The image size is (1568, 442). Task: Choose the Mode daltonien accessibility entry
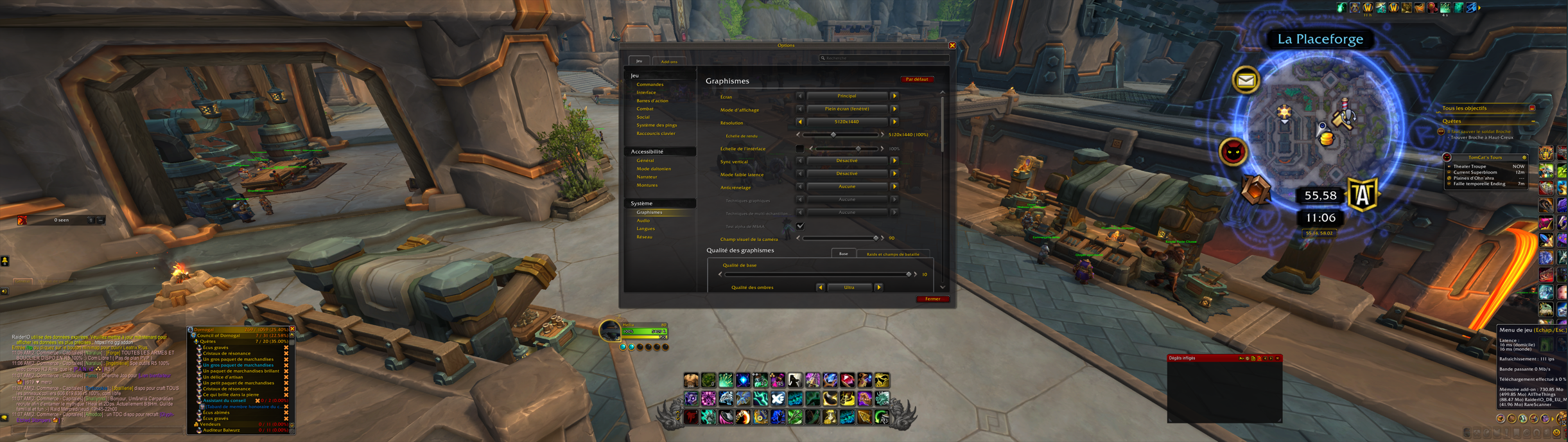pyautogui.click(x=653, y=169)
